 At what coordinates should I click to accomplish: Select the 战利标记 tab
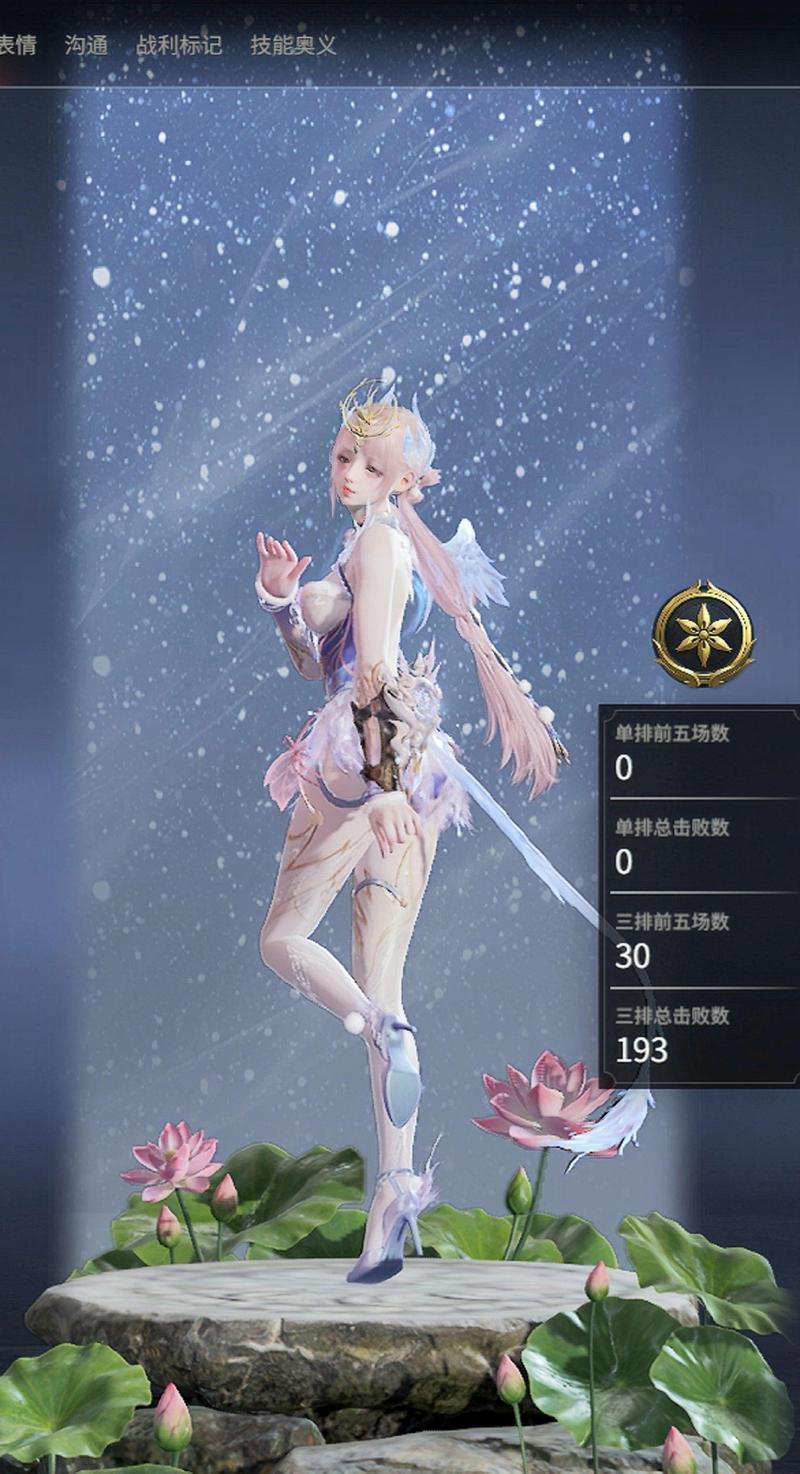pos(179,45)
